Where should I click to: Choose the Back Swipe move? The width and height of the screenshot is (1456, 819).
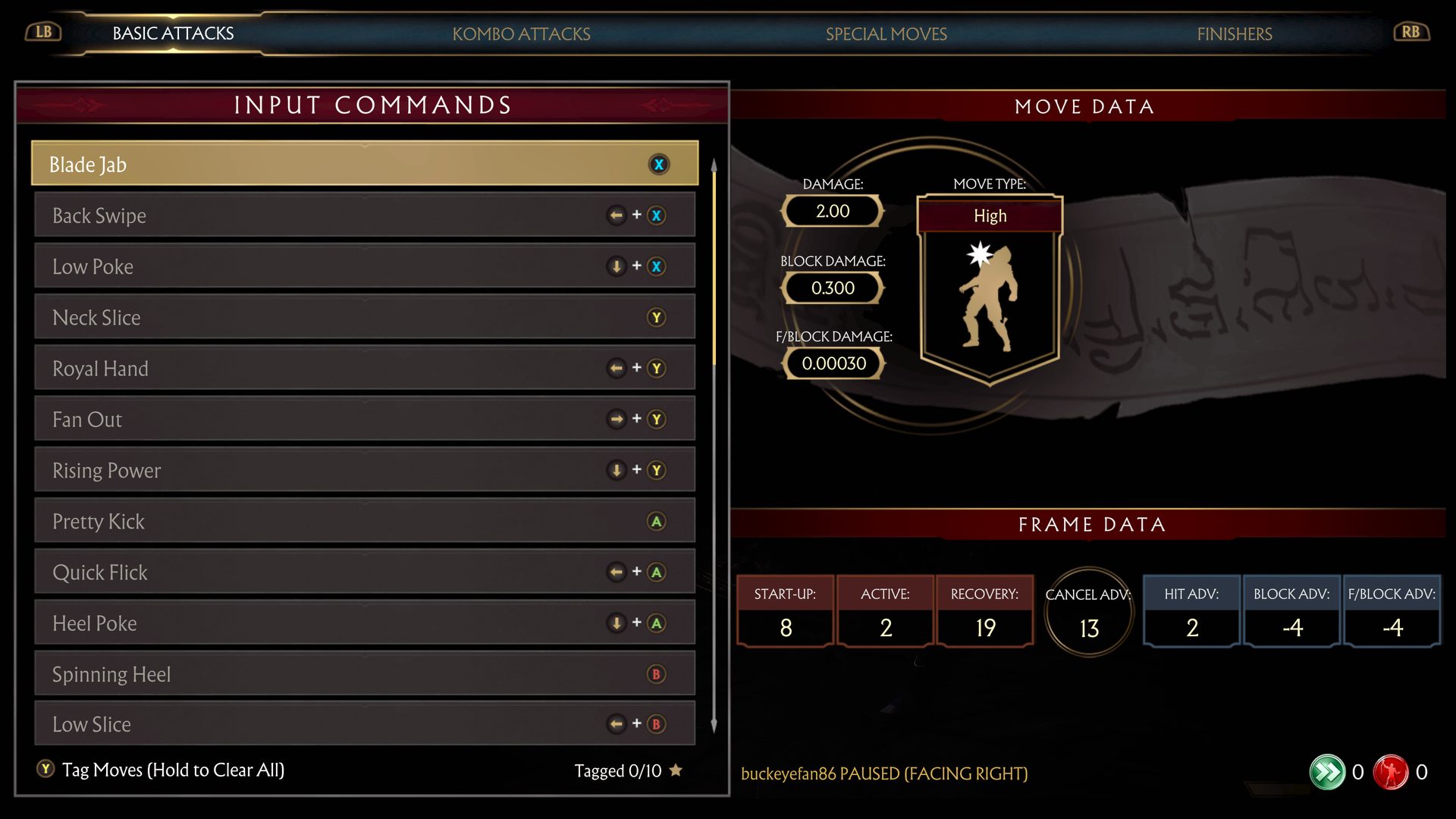[364, 215]
